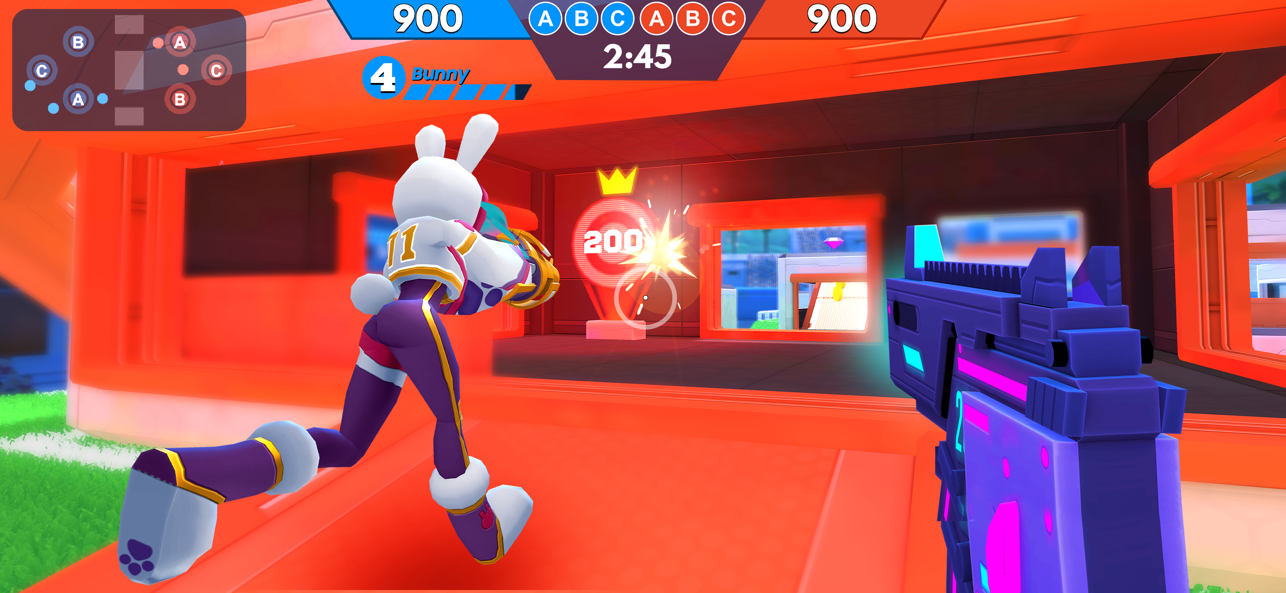Select red point A on the minimap
This screenshot has height=593, width=1286.
[x=180, y=42]
